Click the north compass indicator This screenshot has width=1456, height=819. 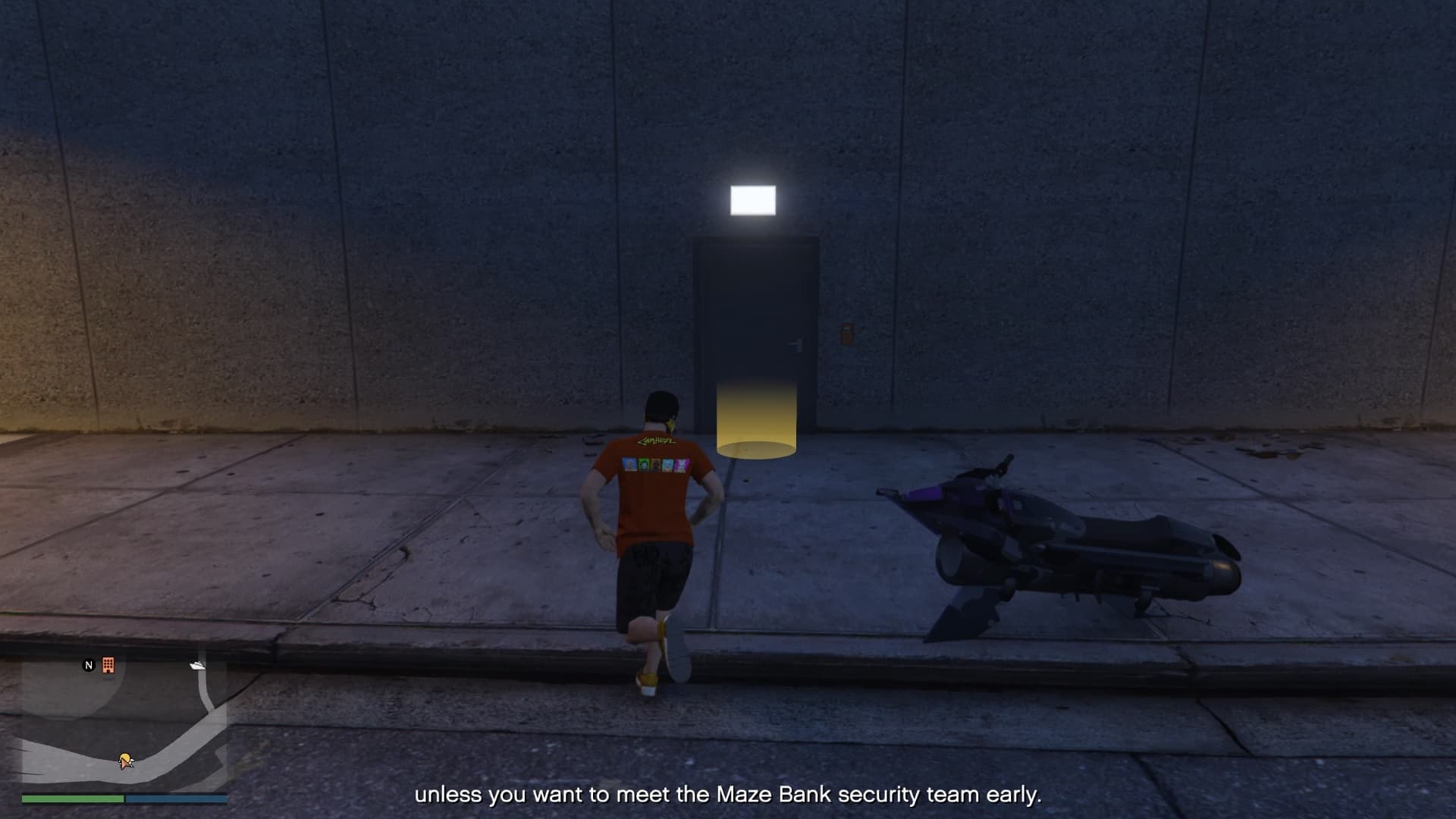(x=89, y=665)
